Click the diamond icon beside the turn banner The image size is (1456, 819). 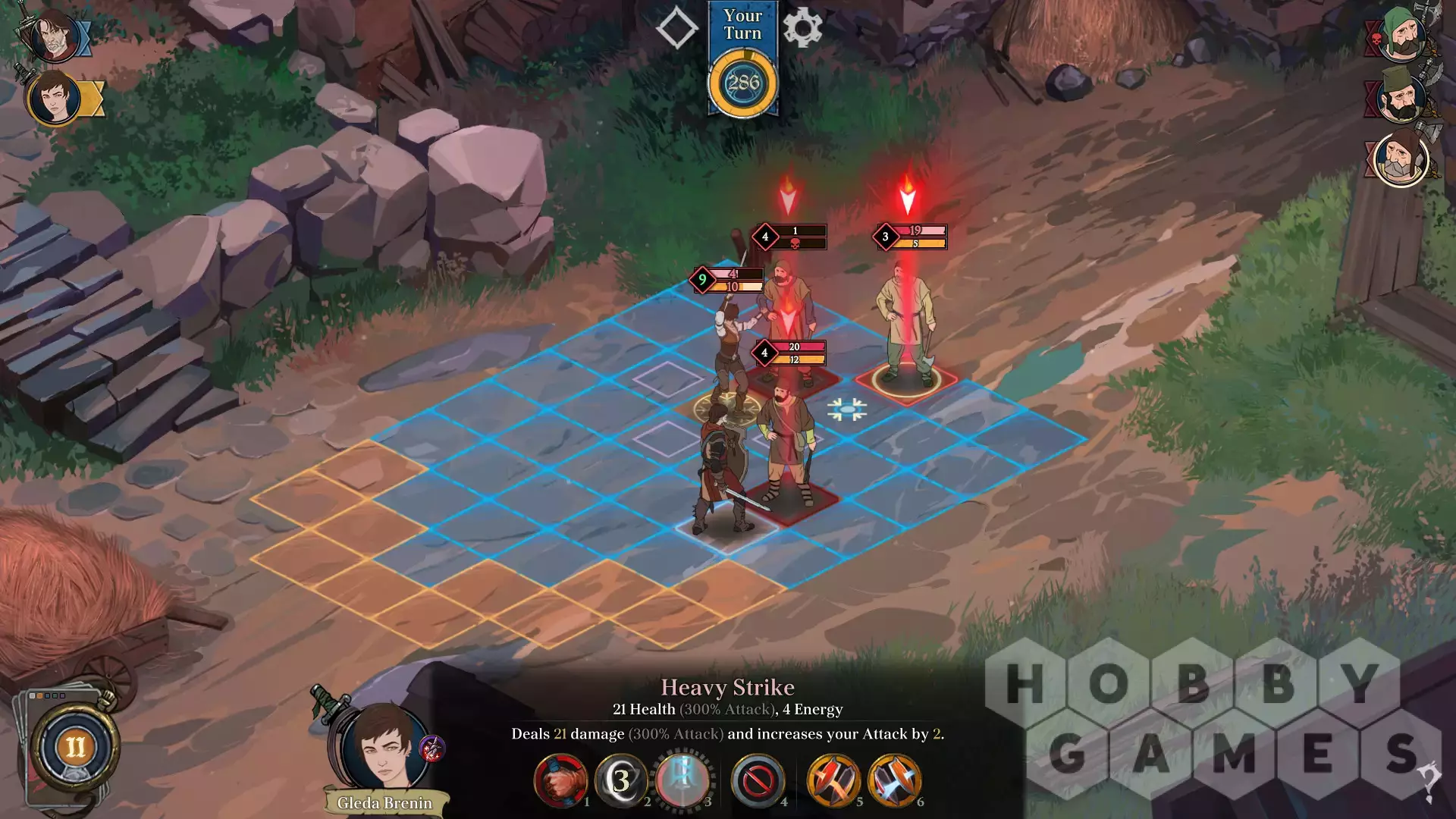tap(676, 28)
